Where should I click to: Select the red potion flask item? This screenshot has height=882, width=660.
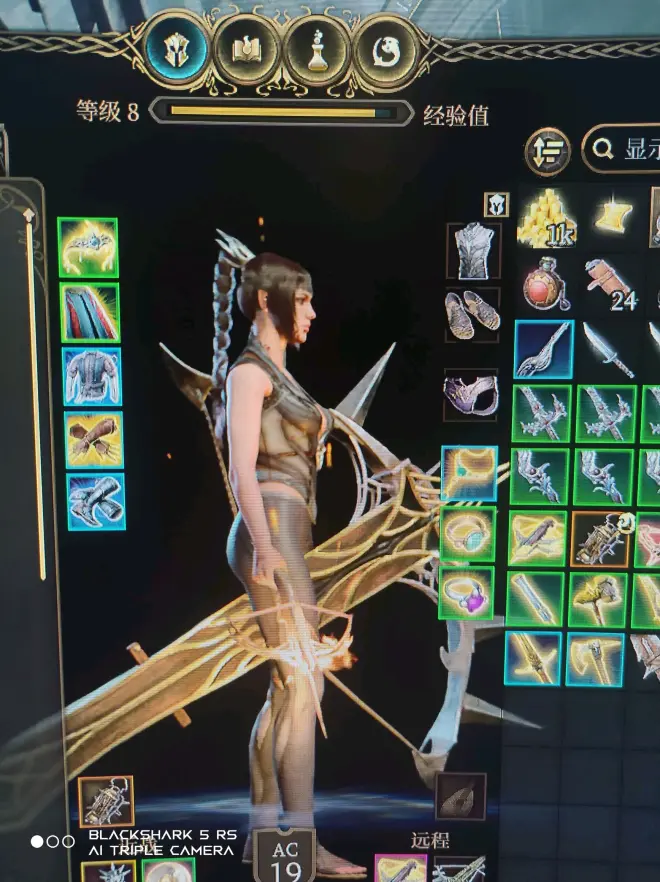[x=546, y=284]
